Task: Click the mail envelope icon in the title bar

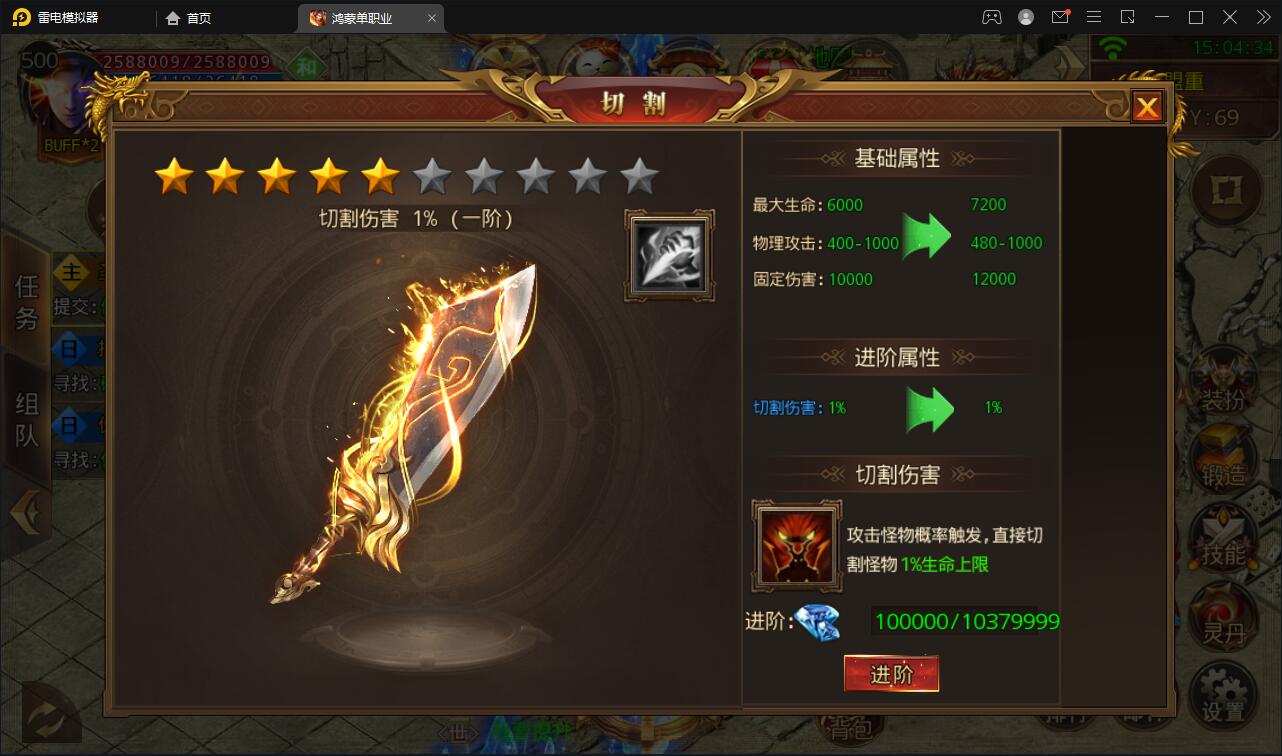Action: [1061, 17]
